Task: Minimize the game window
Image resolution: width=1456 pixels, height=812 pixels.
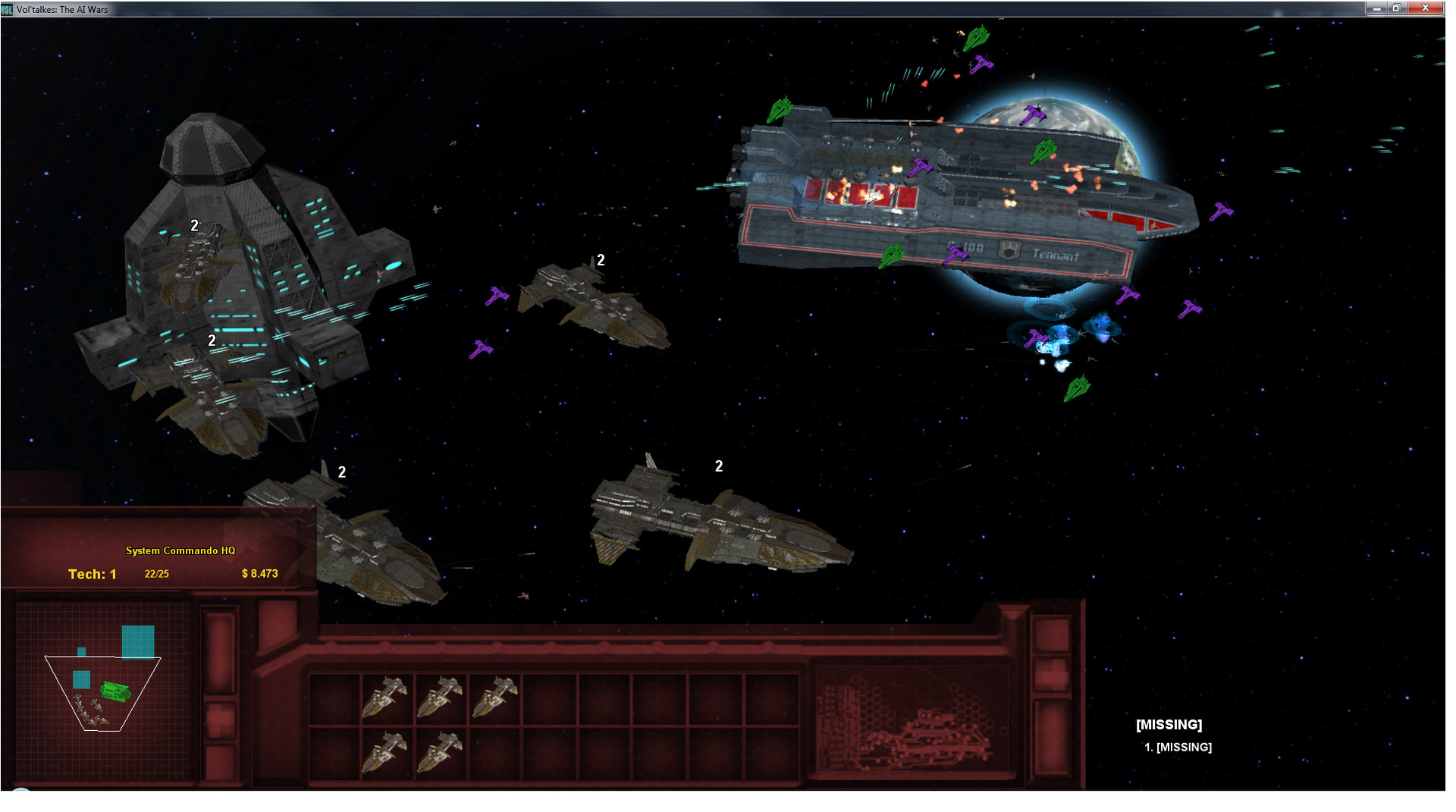Action: [1376, 8]
